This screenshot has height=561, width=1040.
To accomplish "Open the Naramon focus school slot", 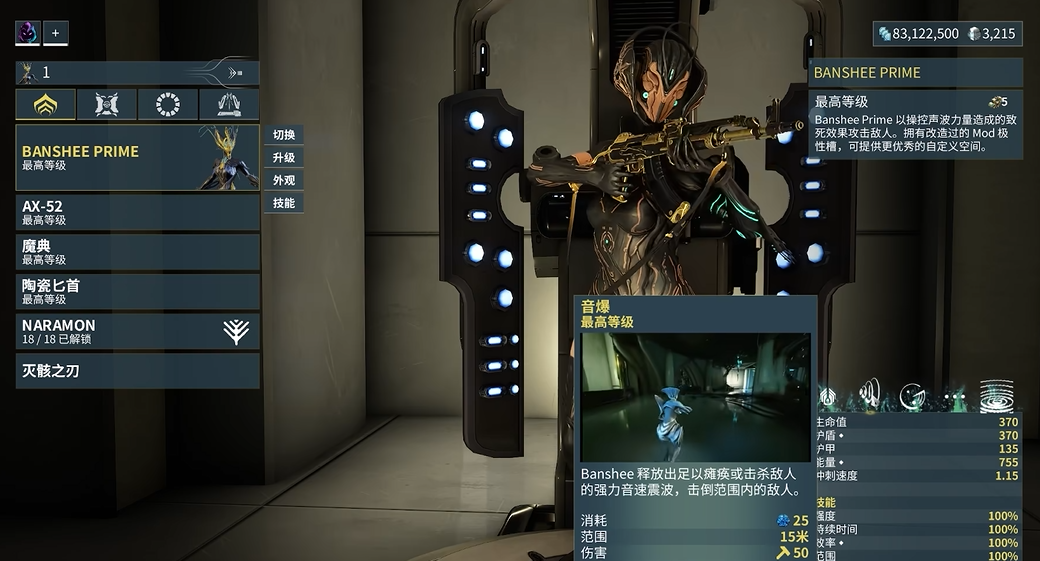I will pyautogui.click(x=137, y=331).
